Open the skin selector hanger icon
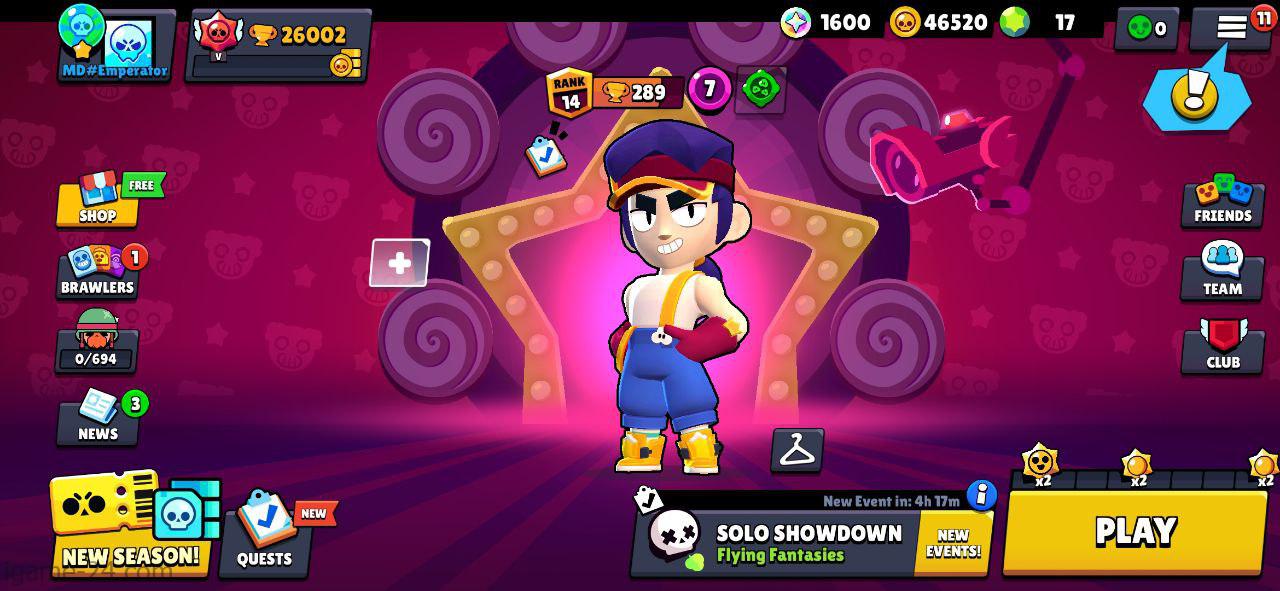Viewport: 1280px width, 591px height. coord(797,451)
